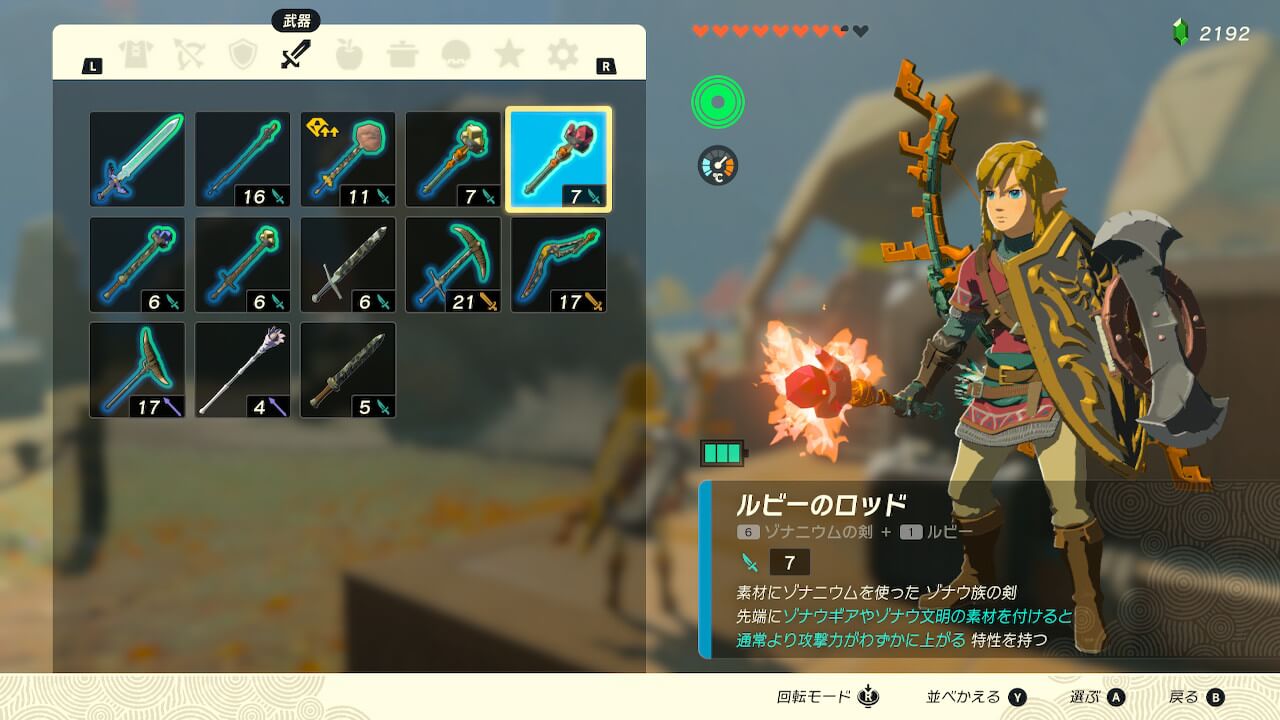This screenshot has height=720, width=1280.
Task: Select the highlighted Ruby Rod slot
Action: pos(558,160)
